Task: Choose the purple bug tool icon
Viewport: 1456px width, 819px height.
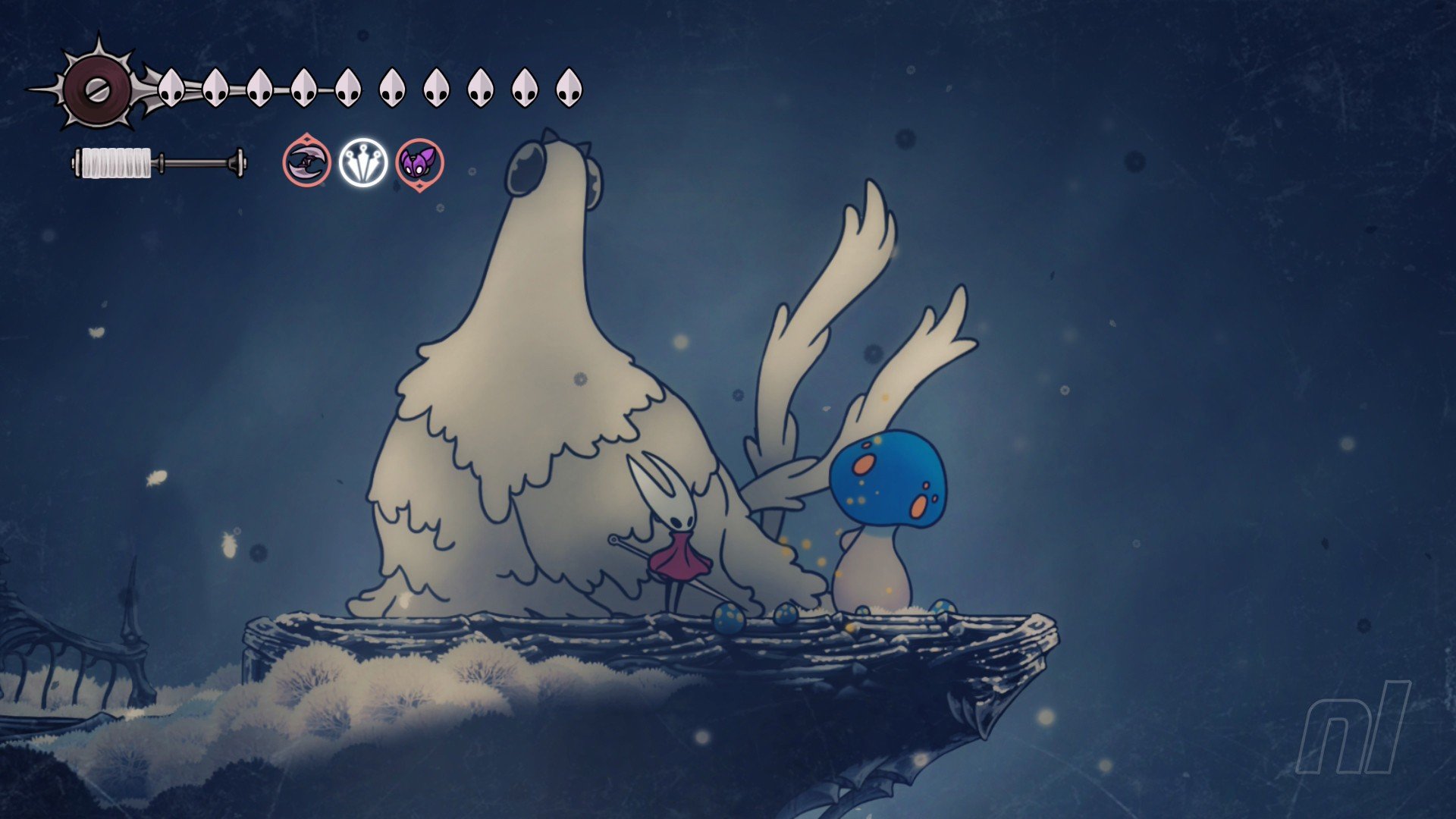Action: click(x=419, y=163)
